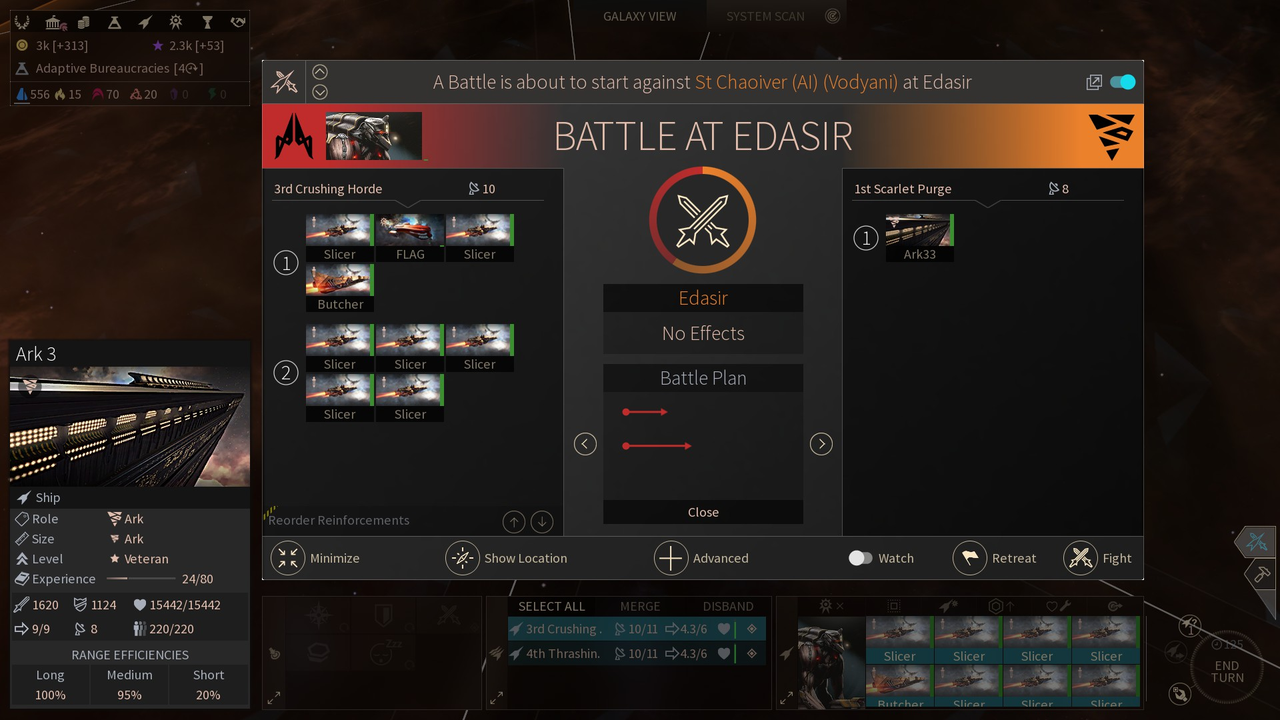Choose the previous battle plan arrow

tap(585, 444)
